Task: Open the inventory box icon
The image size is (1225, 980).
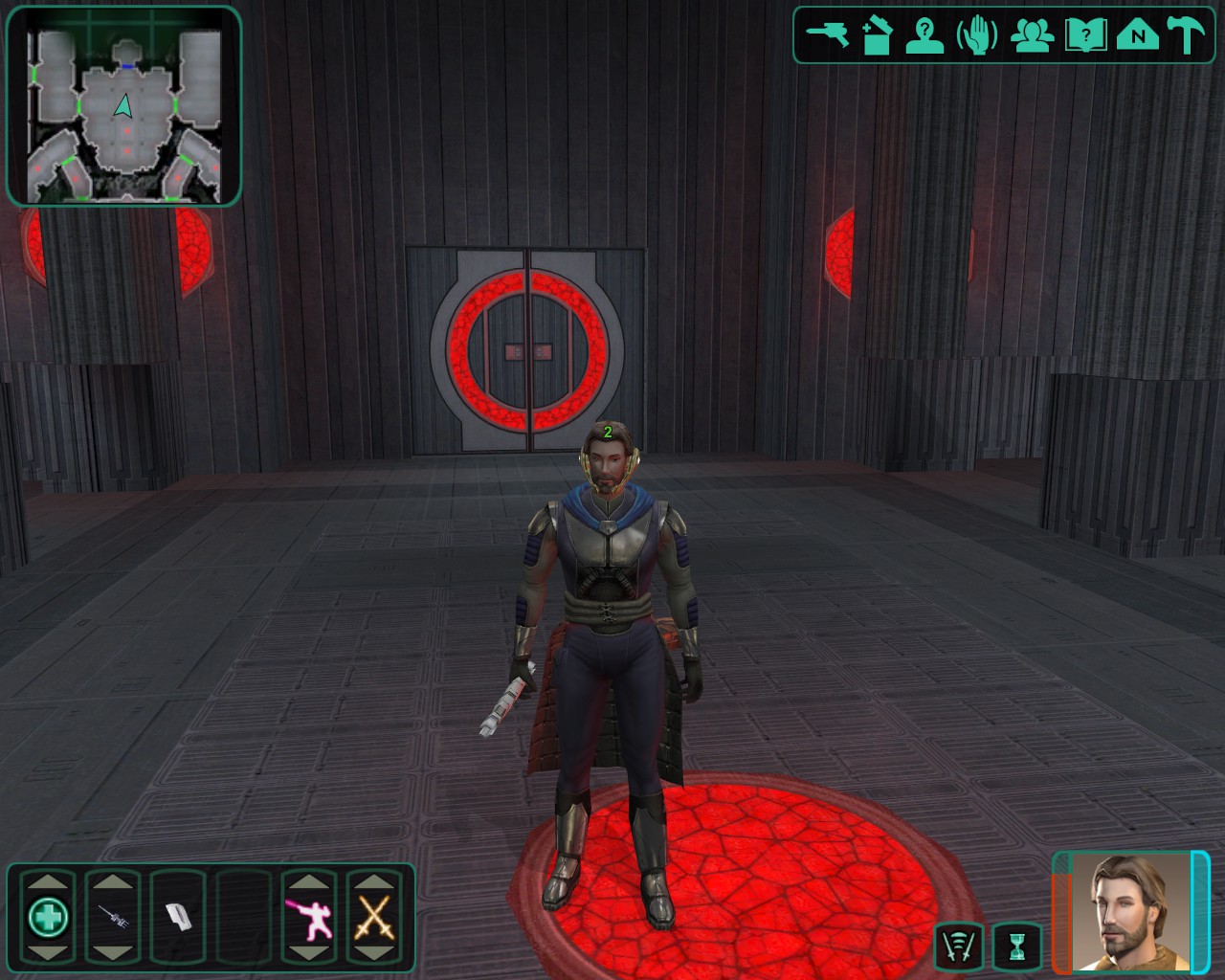Action: point(877,36)
